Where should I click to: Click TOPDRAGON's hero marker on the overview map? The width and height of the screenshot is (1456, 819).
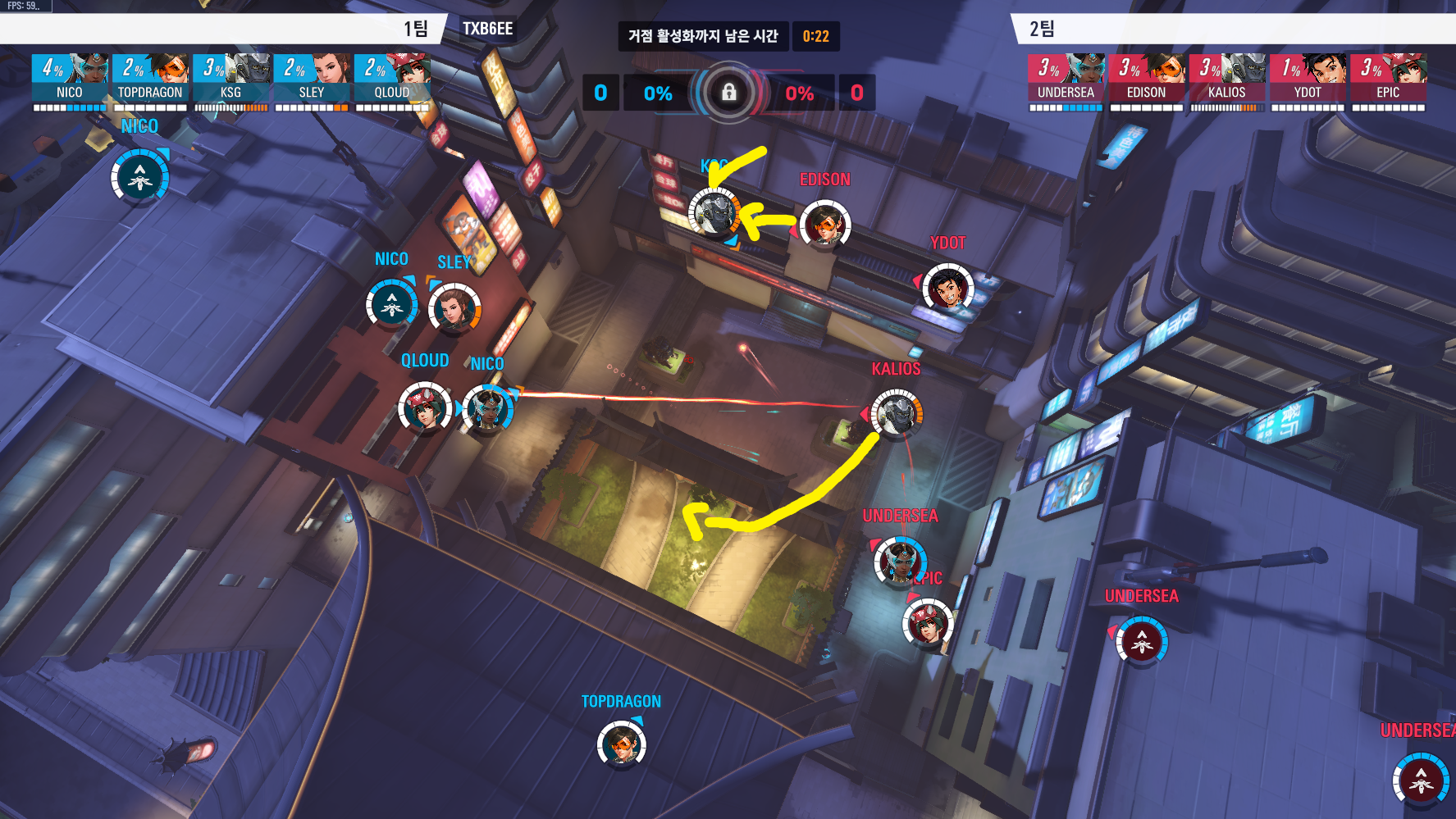(622, 744)
